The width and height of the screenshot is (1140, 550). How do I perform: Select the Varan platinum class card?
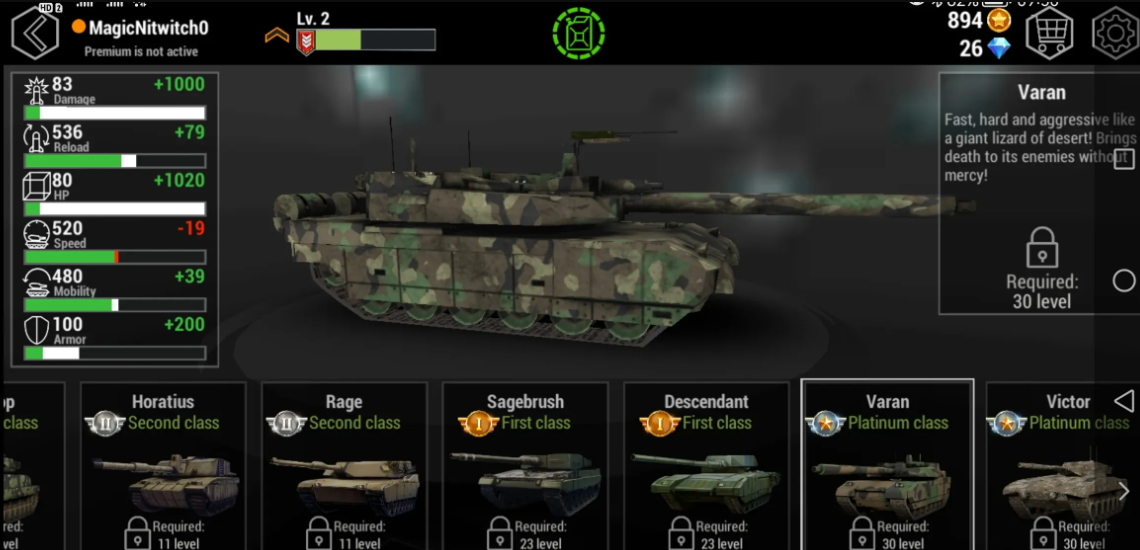887,465
